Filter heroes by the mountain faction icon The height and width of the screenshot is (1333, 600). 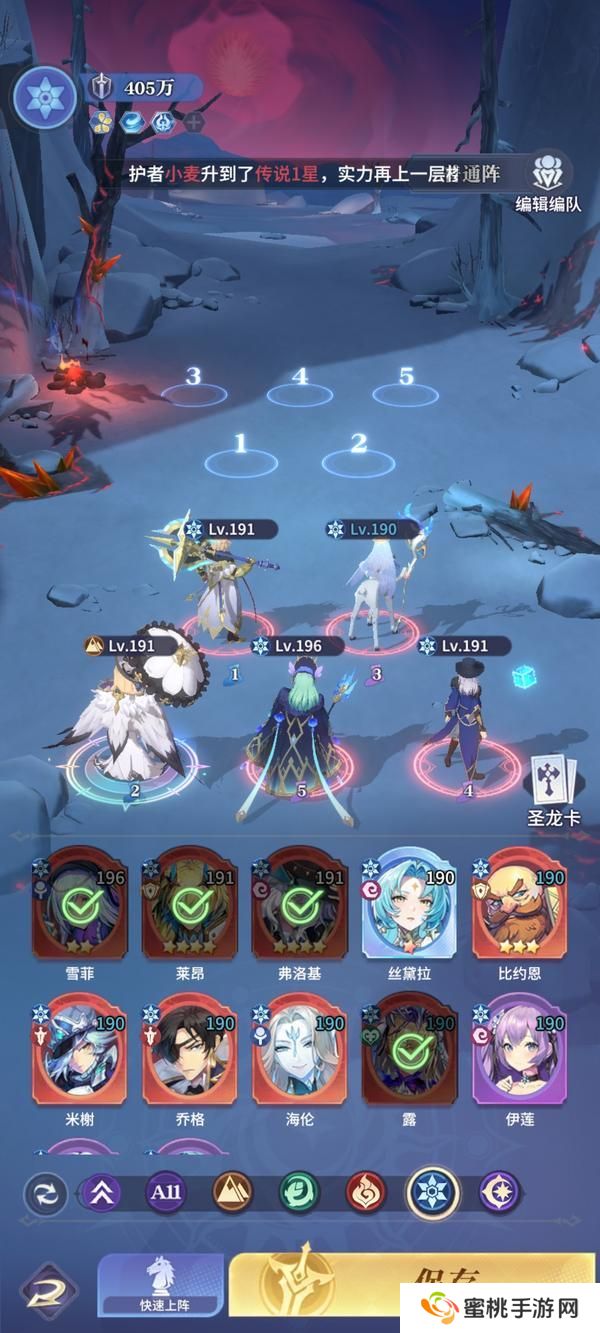click(233, 1192)
